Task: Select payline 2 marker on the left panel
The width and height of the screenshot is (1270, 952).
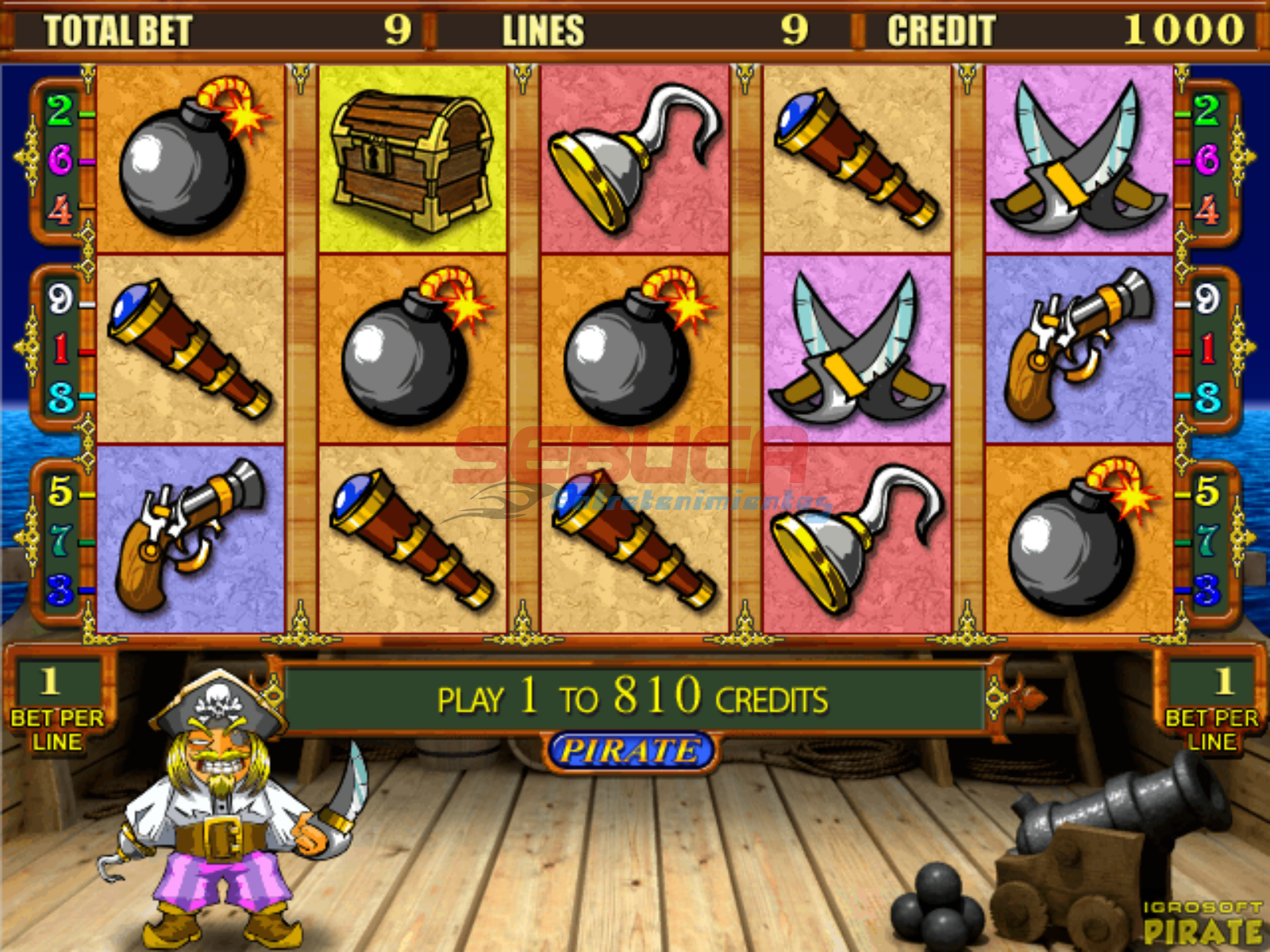Action: pyautogui.click(x=60, y=110)
